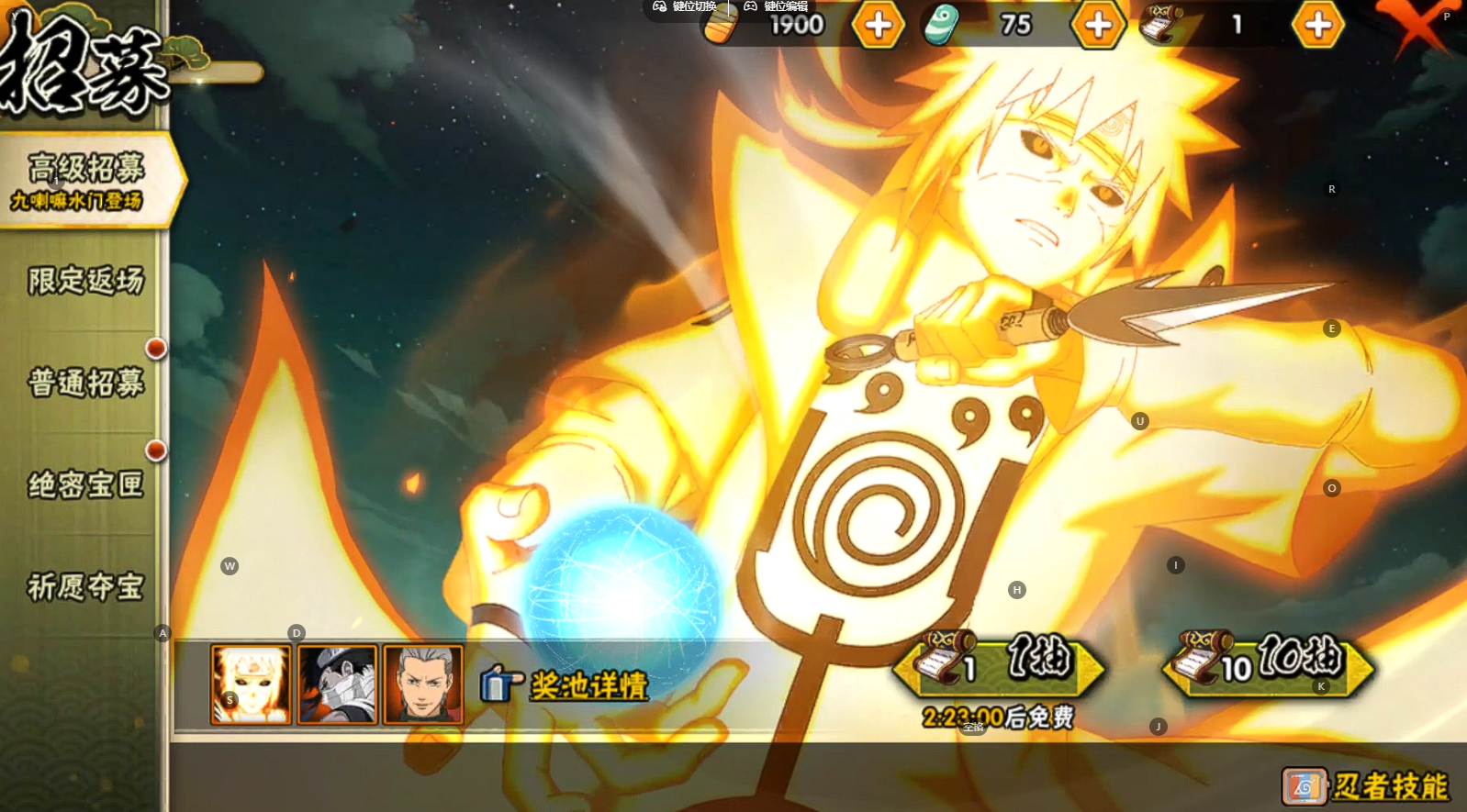Click the plus button beside the jade currency

[x=1098, y=26]
